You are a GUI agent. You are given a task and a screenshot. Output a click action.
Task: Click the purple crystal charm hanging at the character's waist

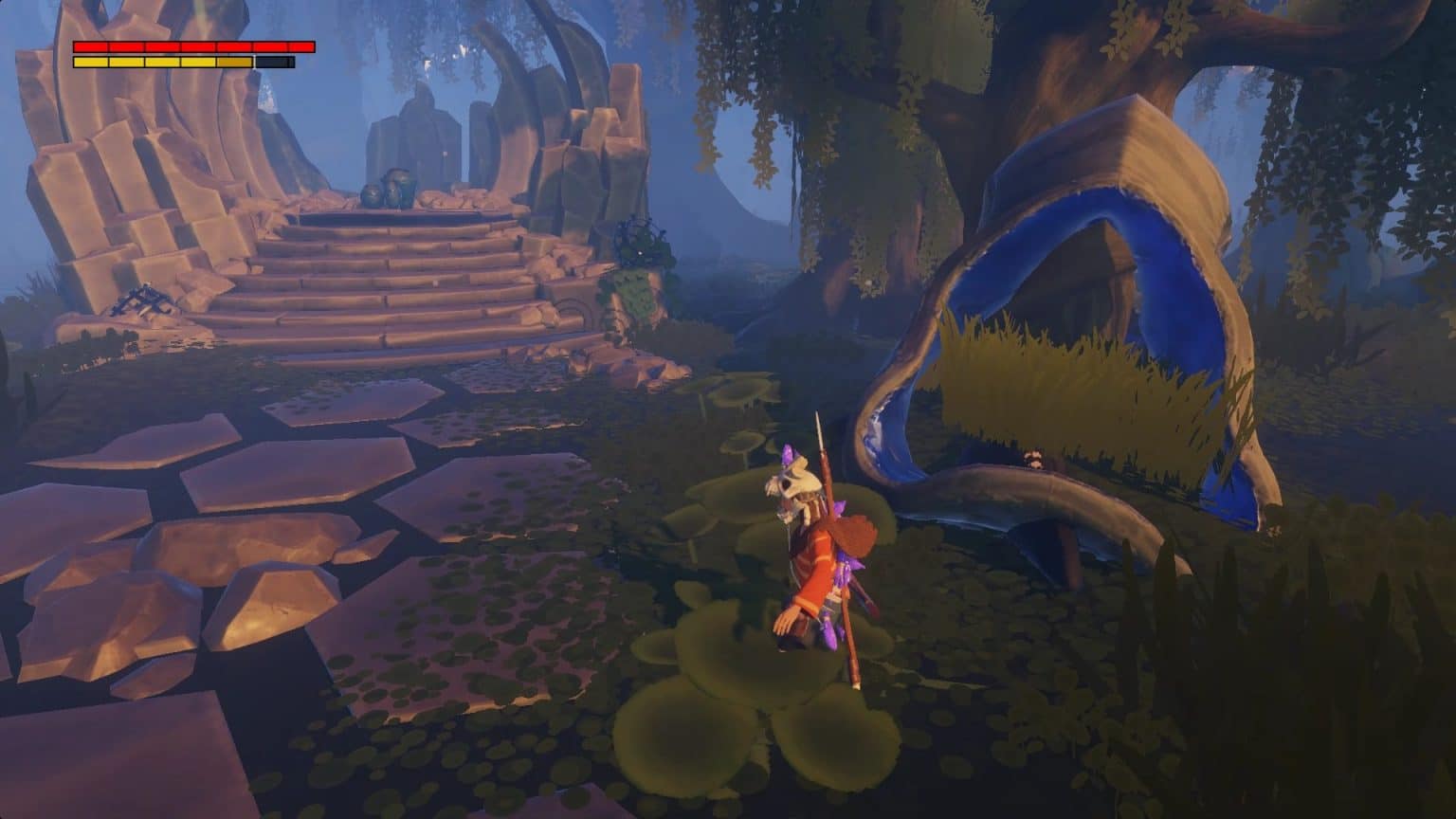click(832, 632)
